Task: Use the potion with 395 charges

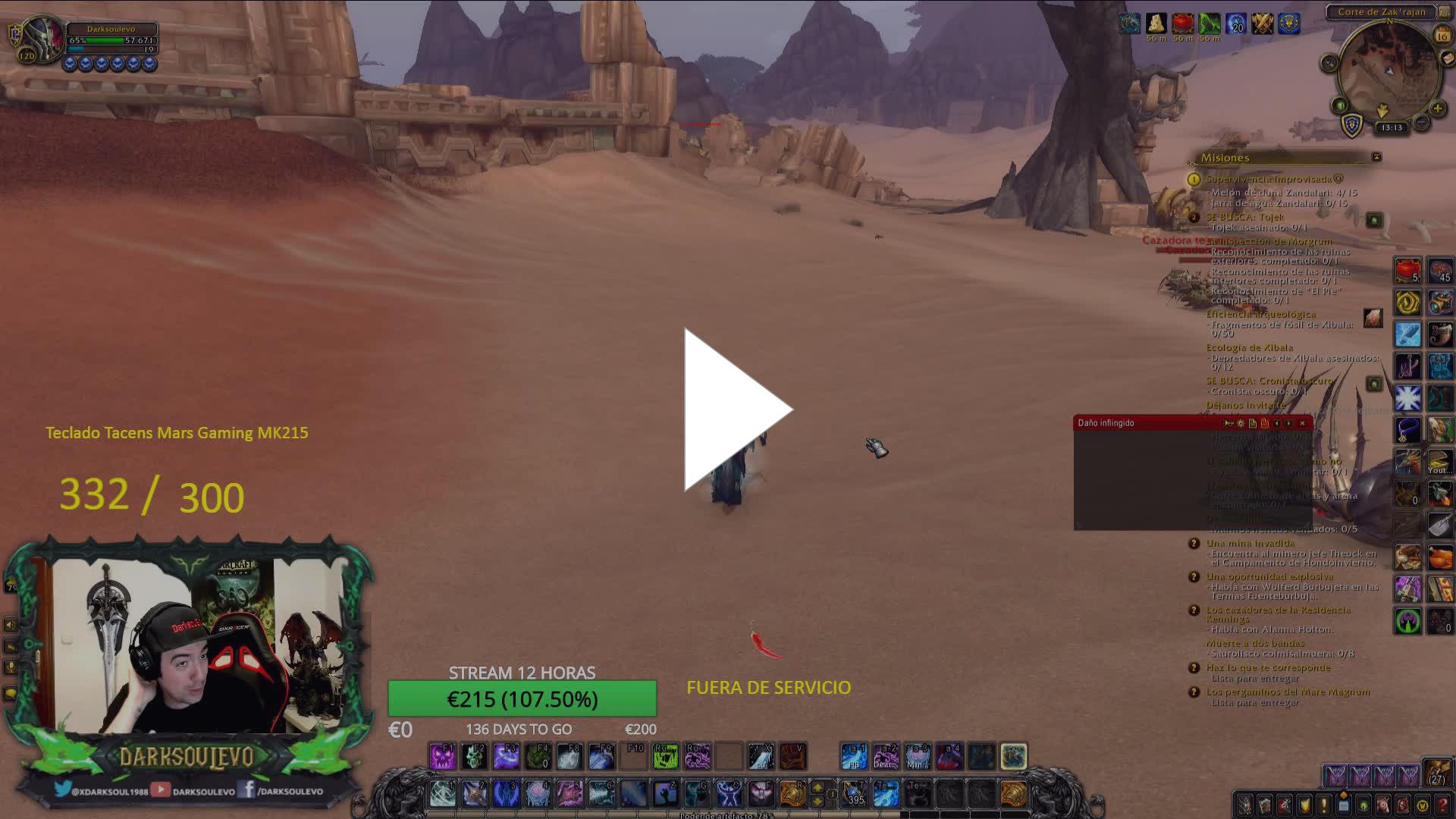Action: 855,794
